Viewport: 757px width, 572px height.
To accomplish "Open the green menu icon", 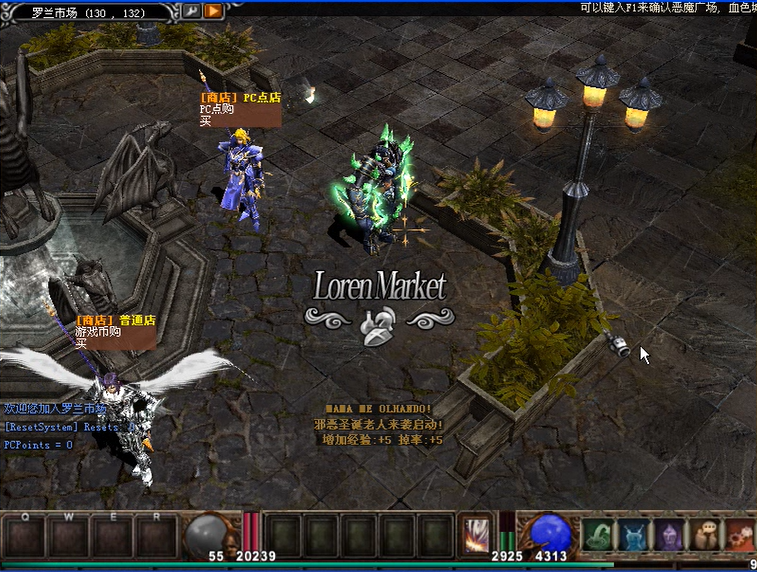I will [598, 535].
